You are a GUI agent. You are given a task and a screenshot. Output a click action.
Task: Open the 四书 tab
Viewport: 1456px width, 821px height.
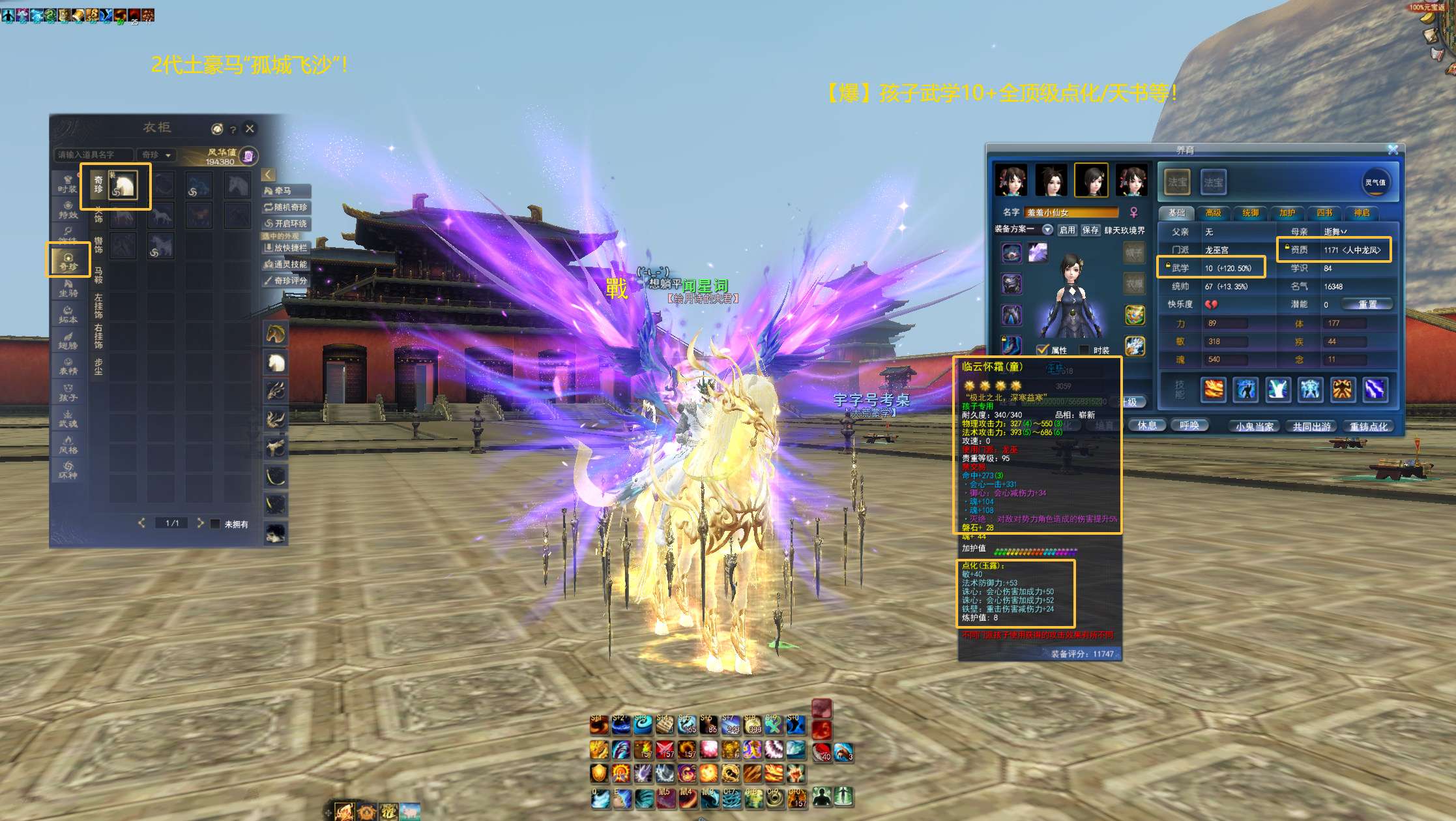pos(1324,213)
